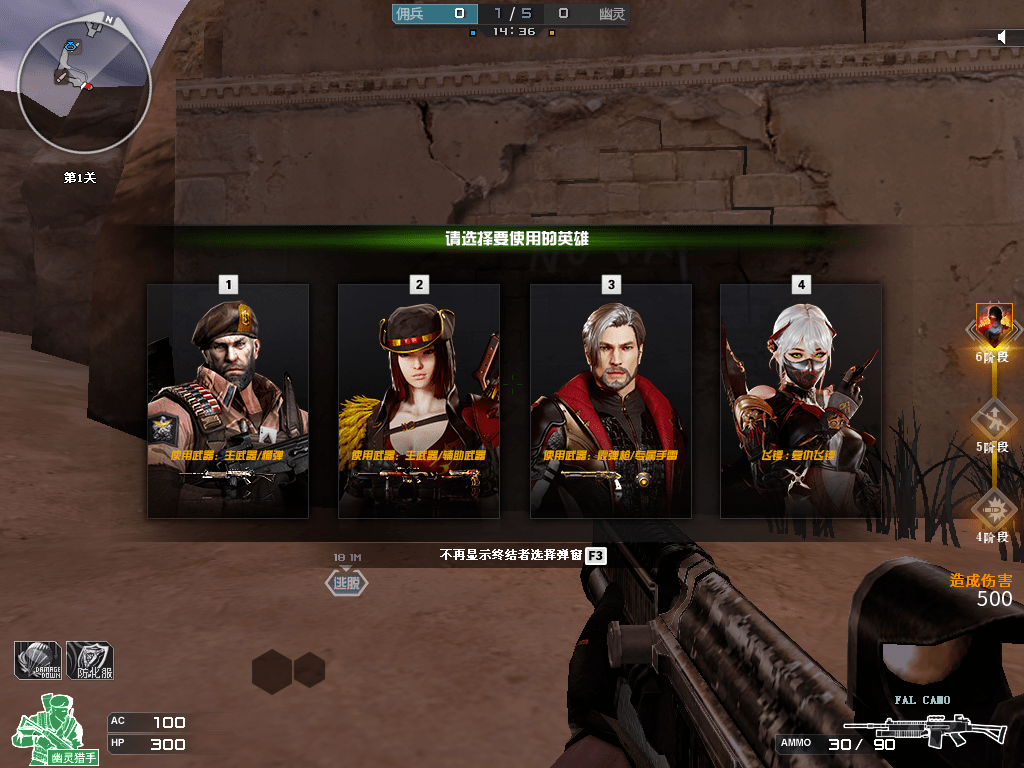The height and width of the screenshot is (768, 1024).
Task: Select the 5阶段 stage icon
Action: click(x=994, y=415)
